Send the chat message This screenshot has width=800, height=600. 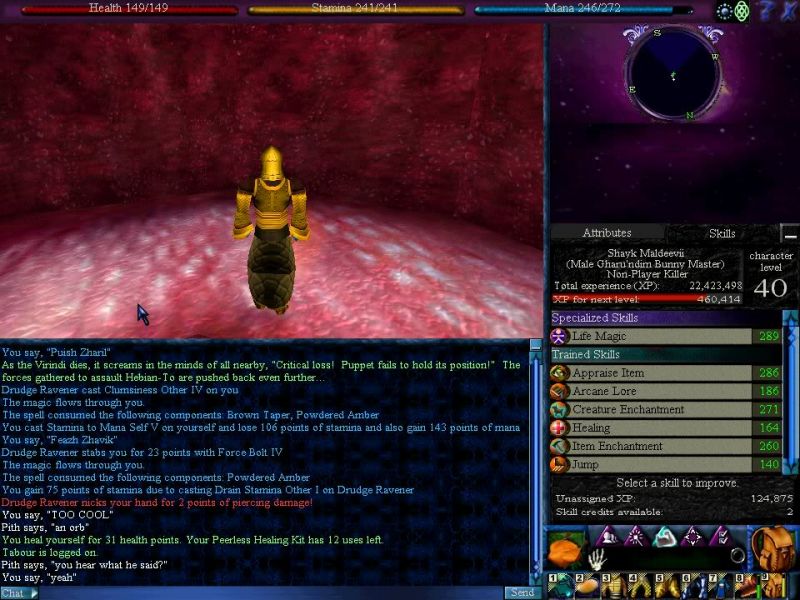522,592
